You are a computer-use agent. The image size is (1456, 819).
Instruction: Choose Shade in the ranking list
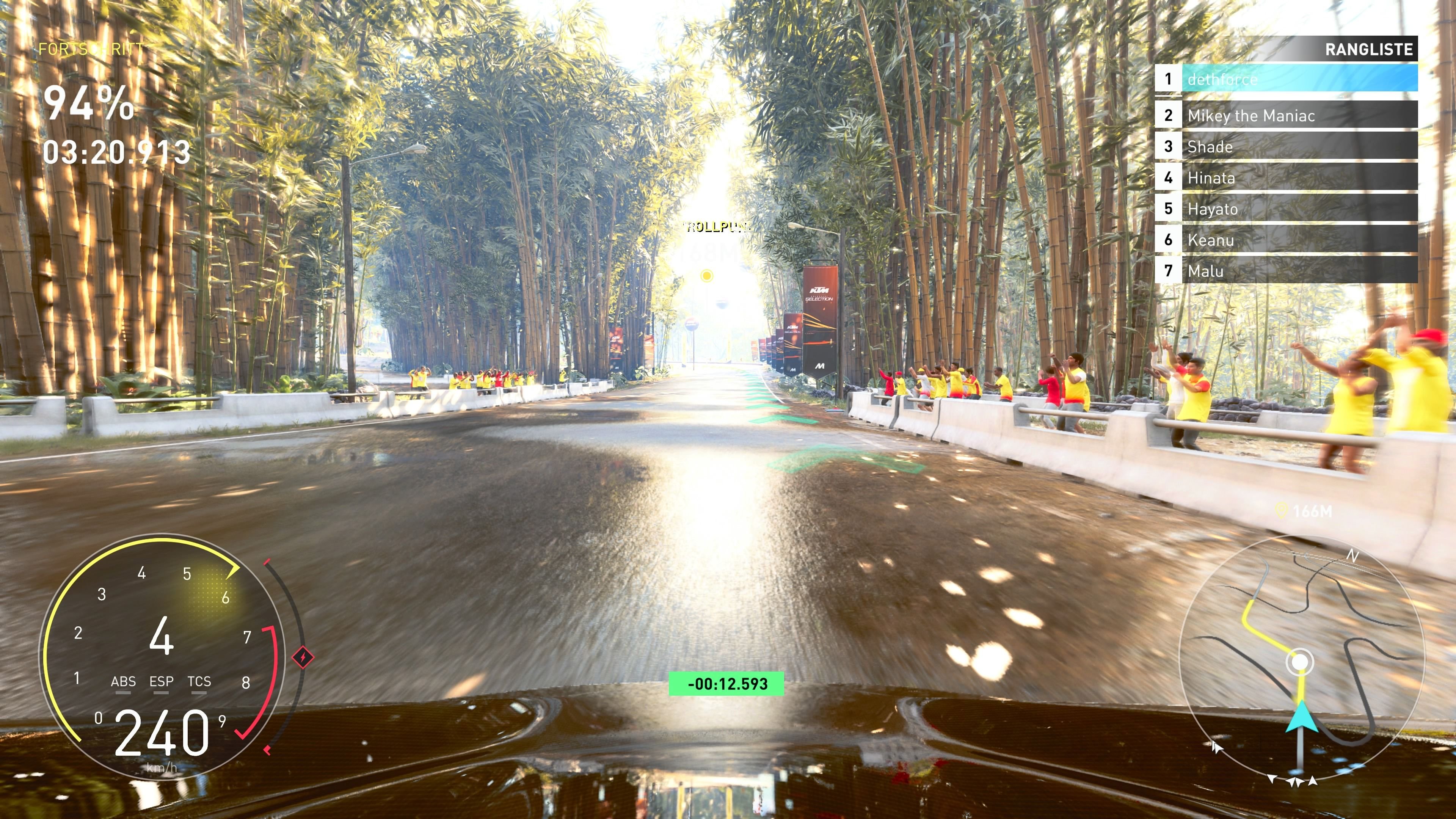[x=1286, y=146]
